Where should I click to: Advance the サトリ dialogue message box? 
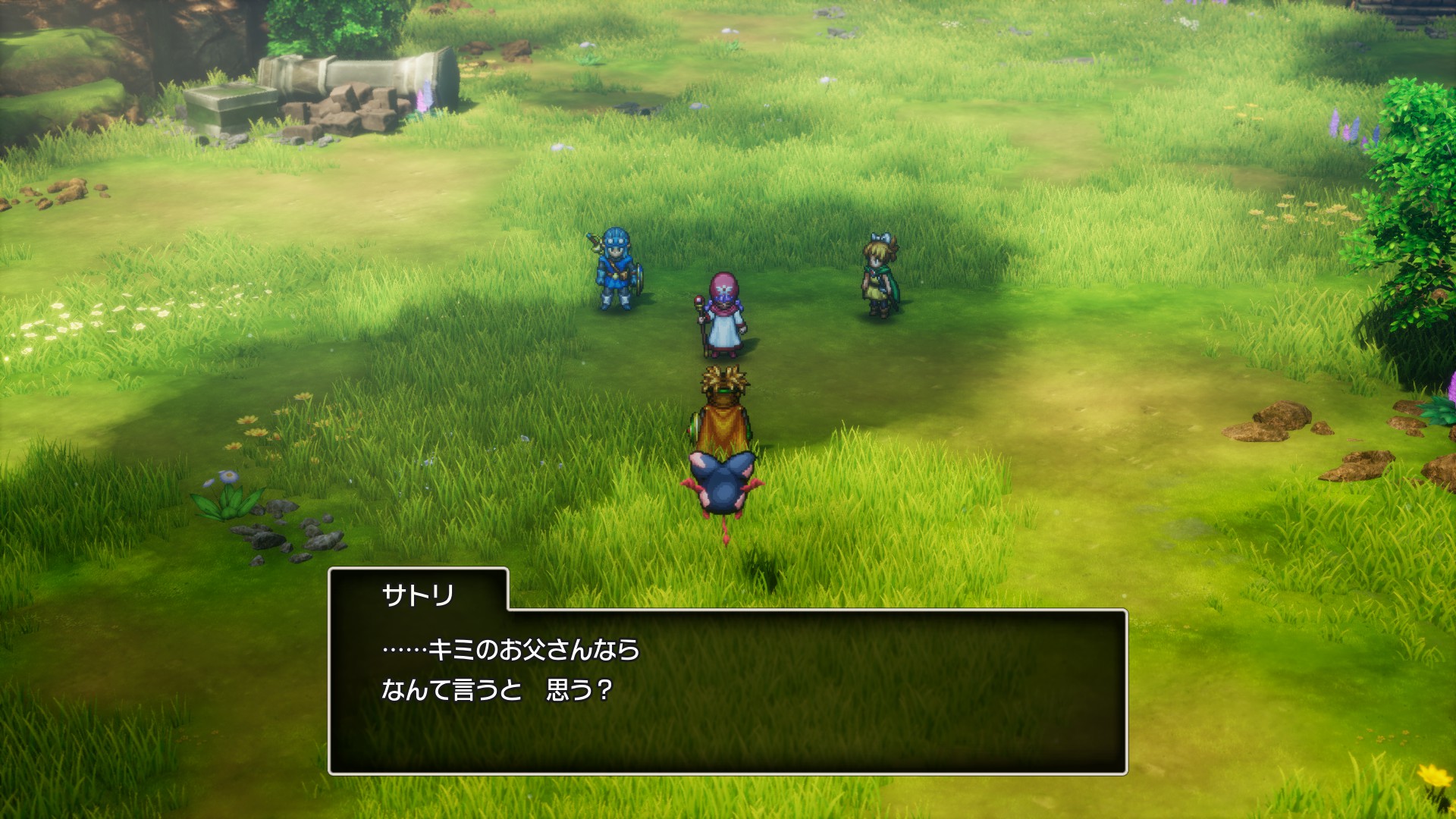click(727, 690)
